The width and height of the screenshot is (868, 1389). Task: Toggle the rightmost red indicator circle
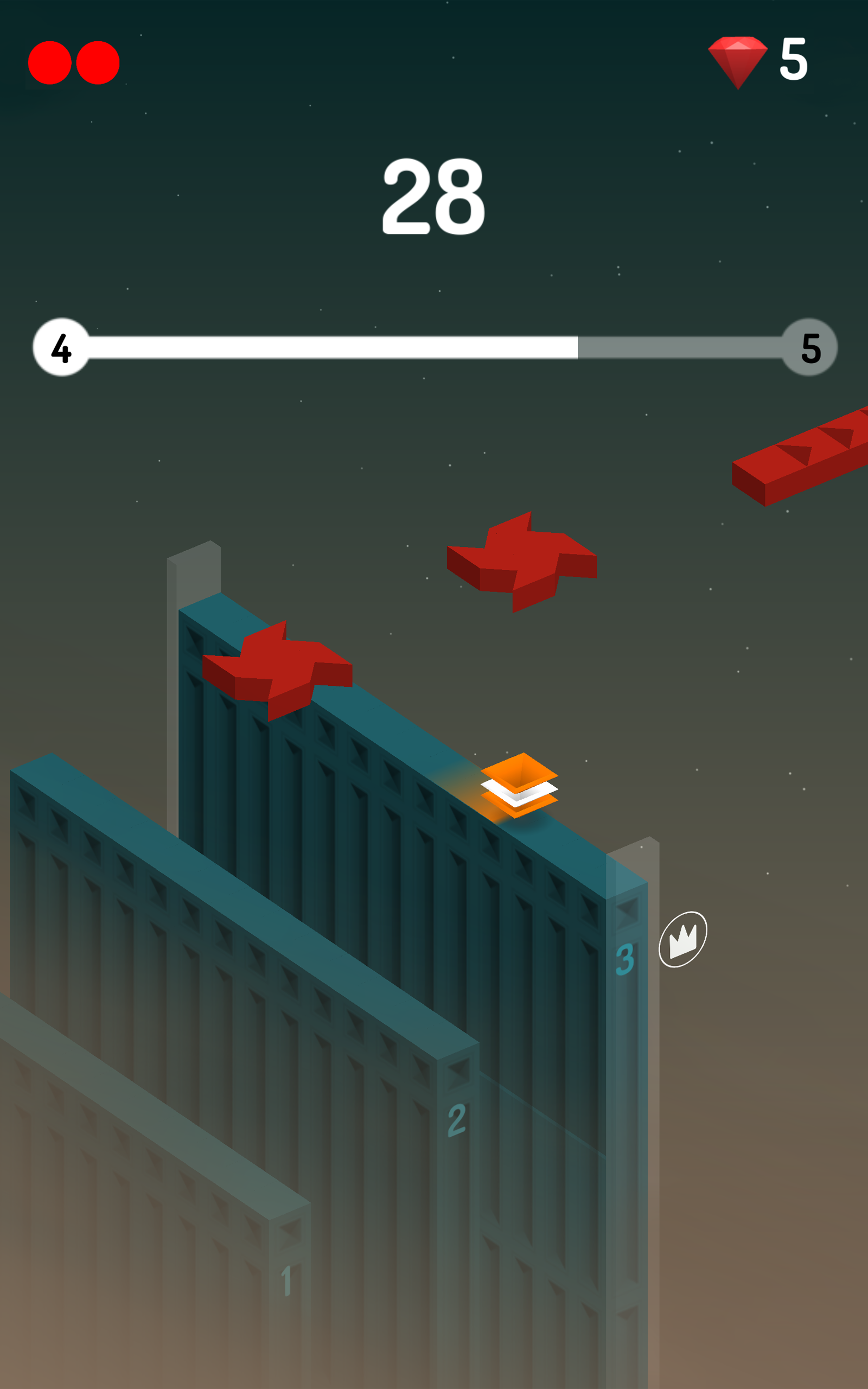98,63
